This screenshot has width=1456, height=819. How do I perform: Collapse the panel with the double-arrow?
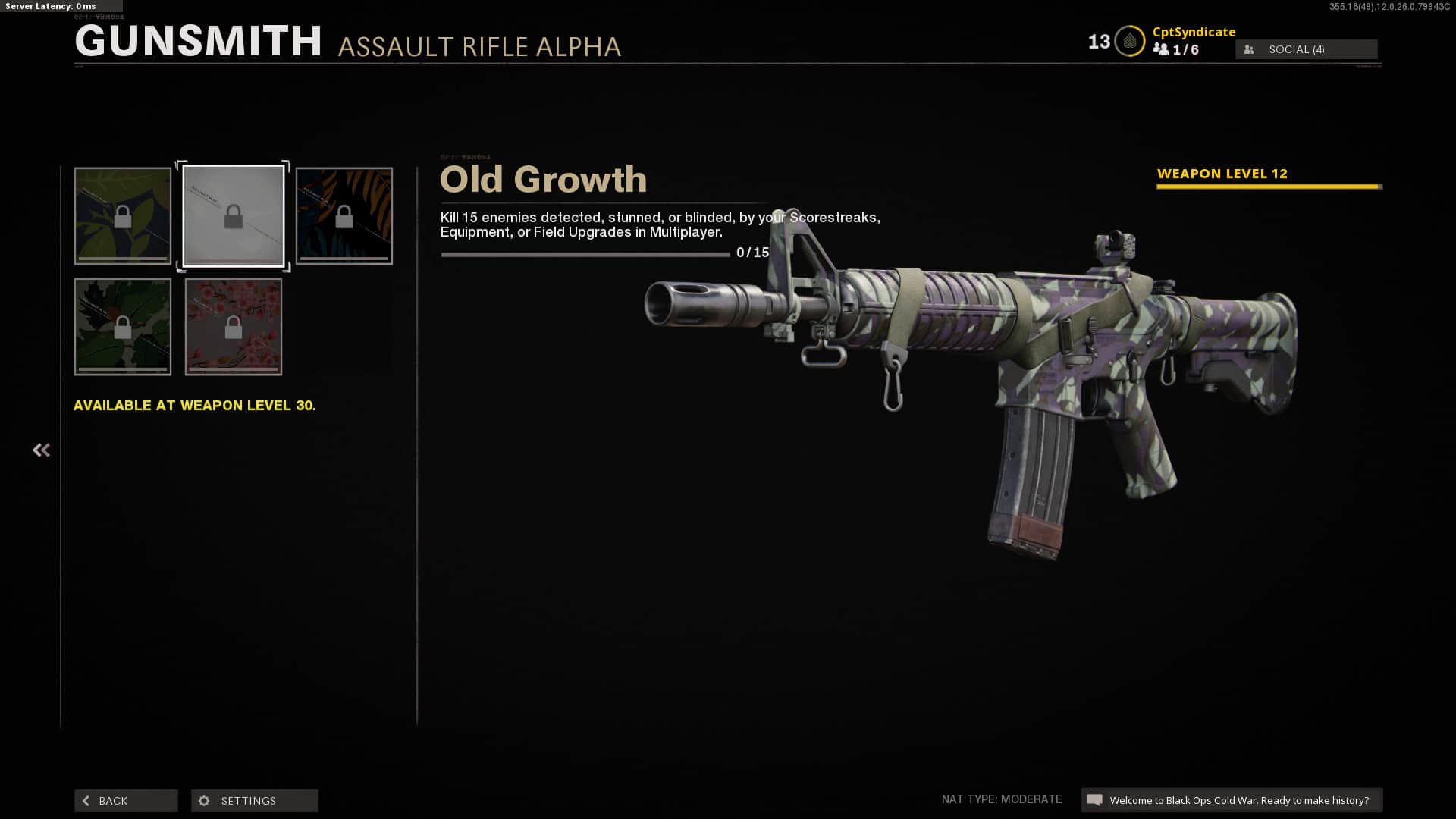[x=41, y=450]
